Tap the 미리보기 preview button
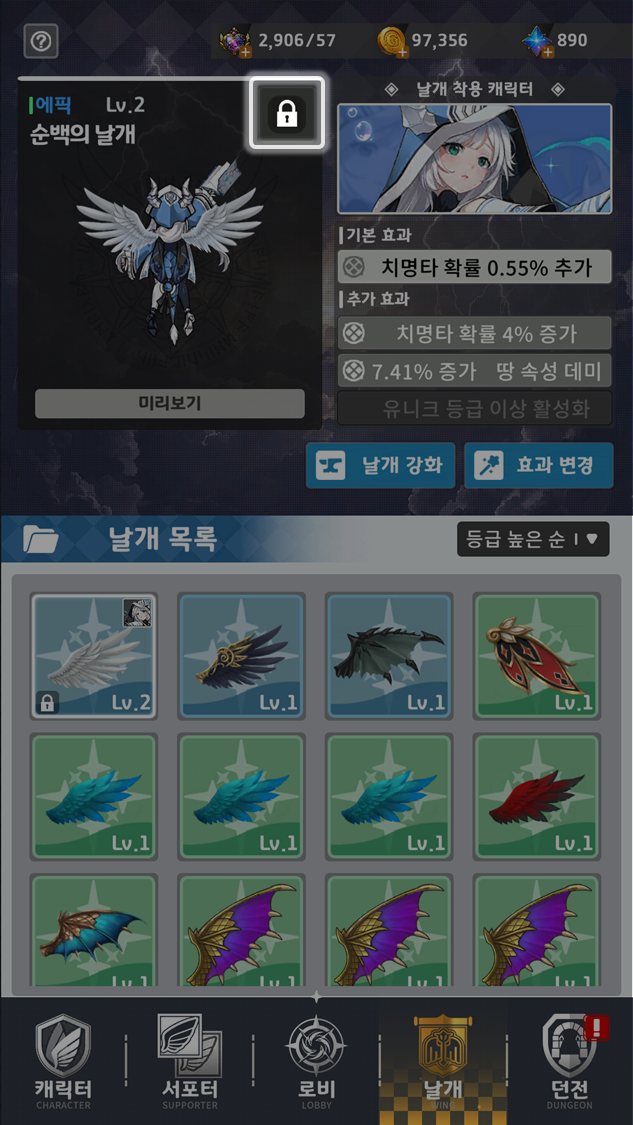 (x=170, y=403)
